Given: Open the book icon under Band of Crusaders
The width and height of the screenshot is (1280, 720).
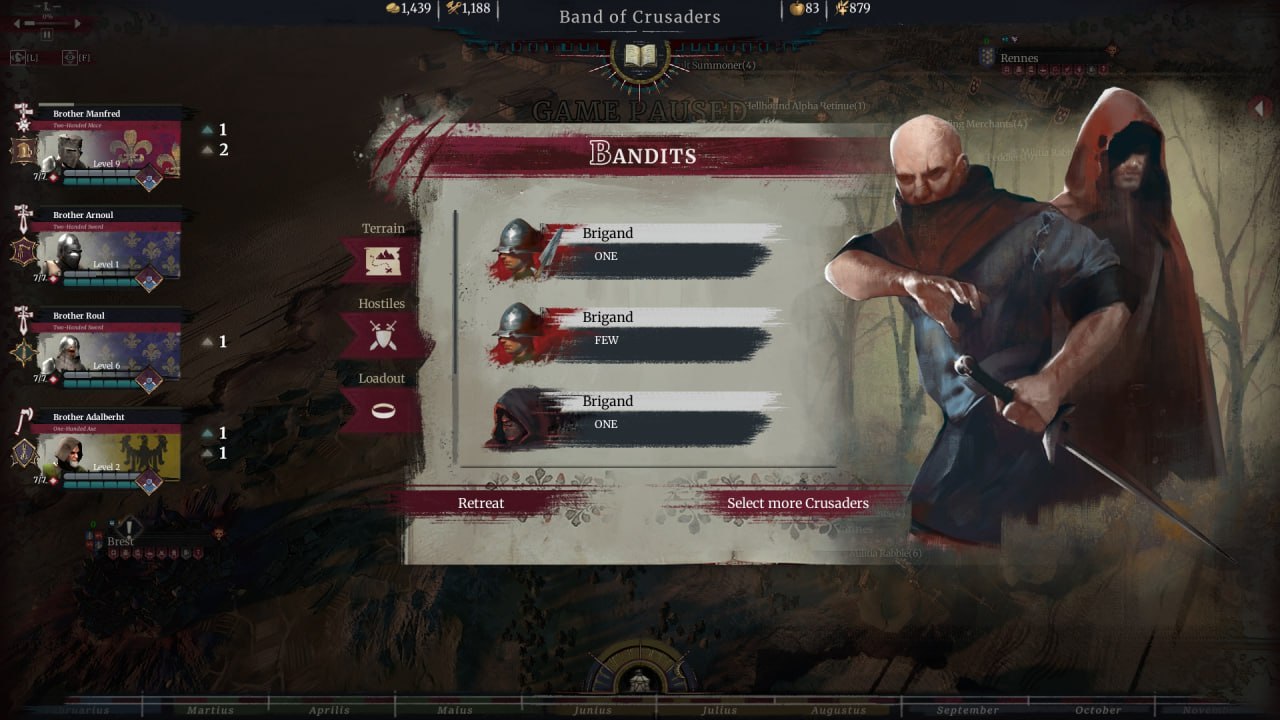Looking at the screenshot, I should [x=640, y=54].
